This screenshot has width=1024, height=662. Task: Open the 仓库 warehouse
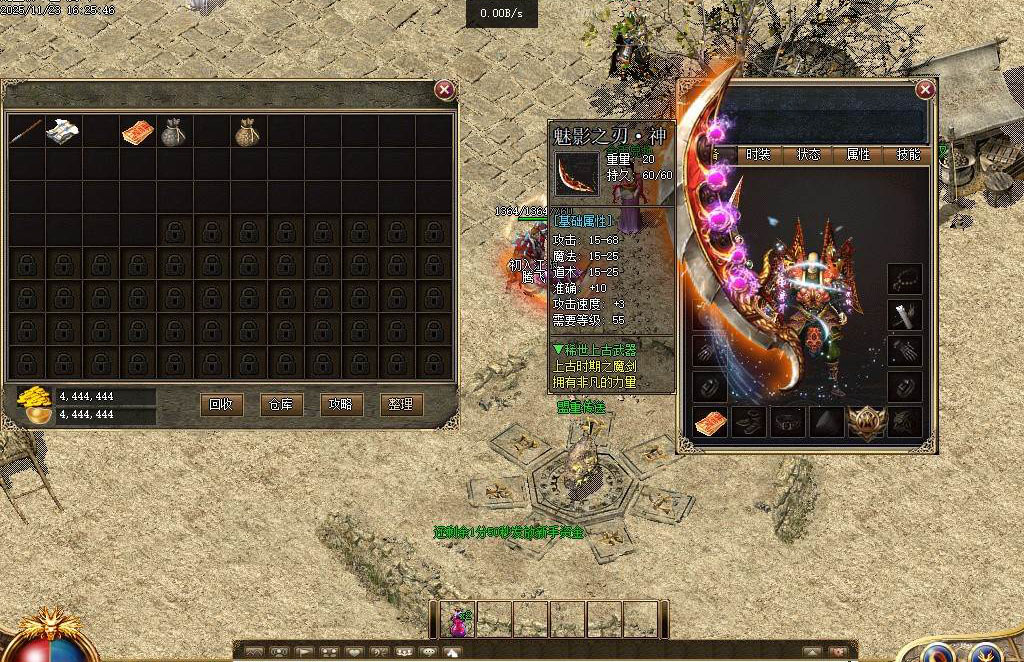[x=281, y=404]
